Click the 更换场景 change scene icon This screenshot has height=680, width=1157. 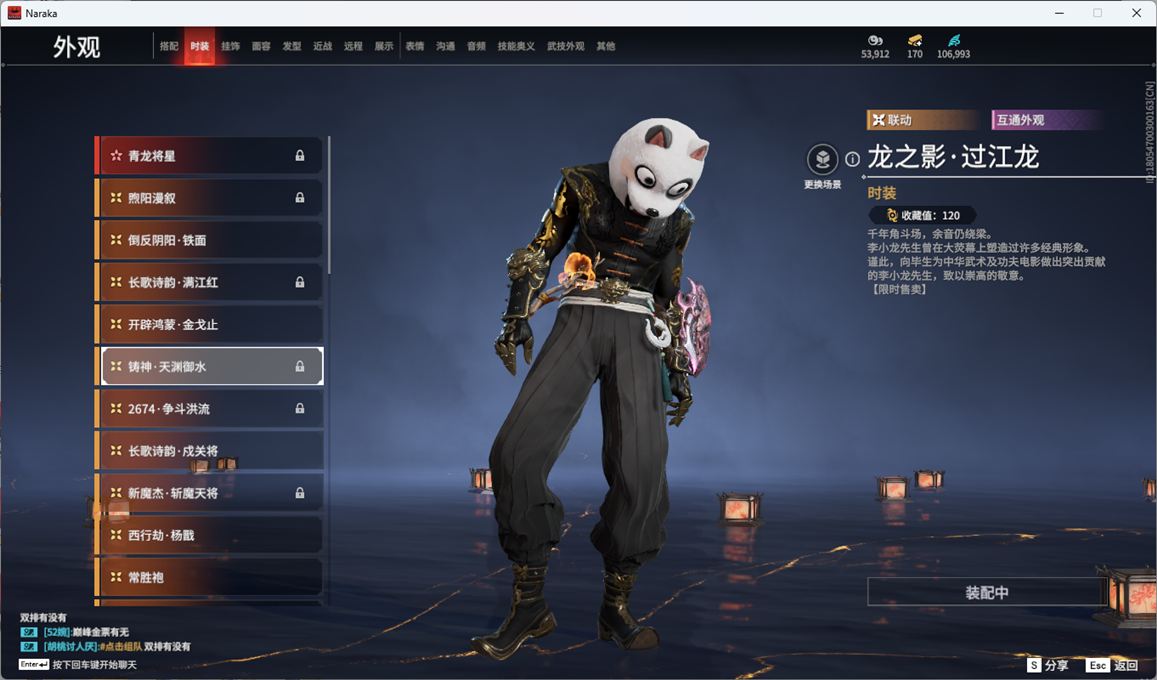click(x=822, y=160)
